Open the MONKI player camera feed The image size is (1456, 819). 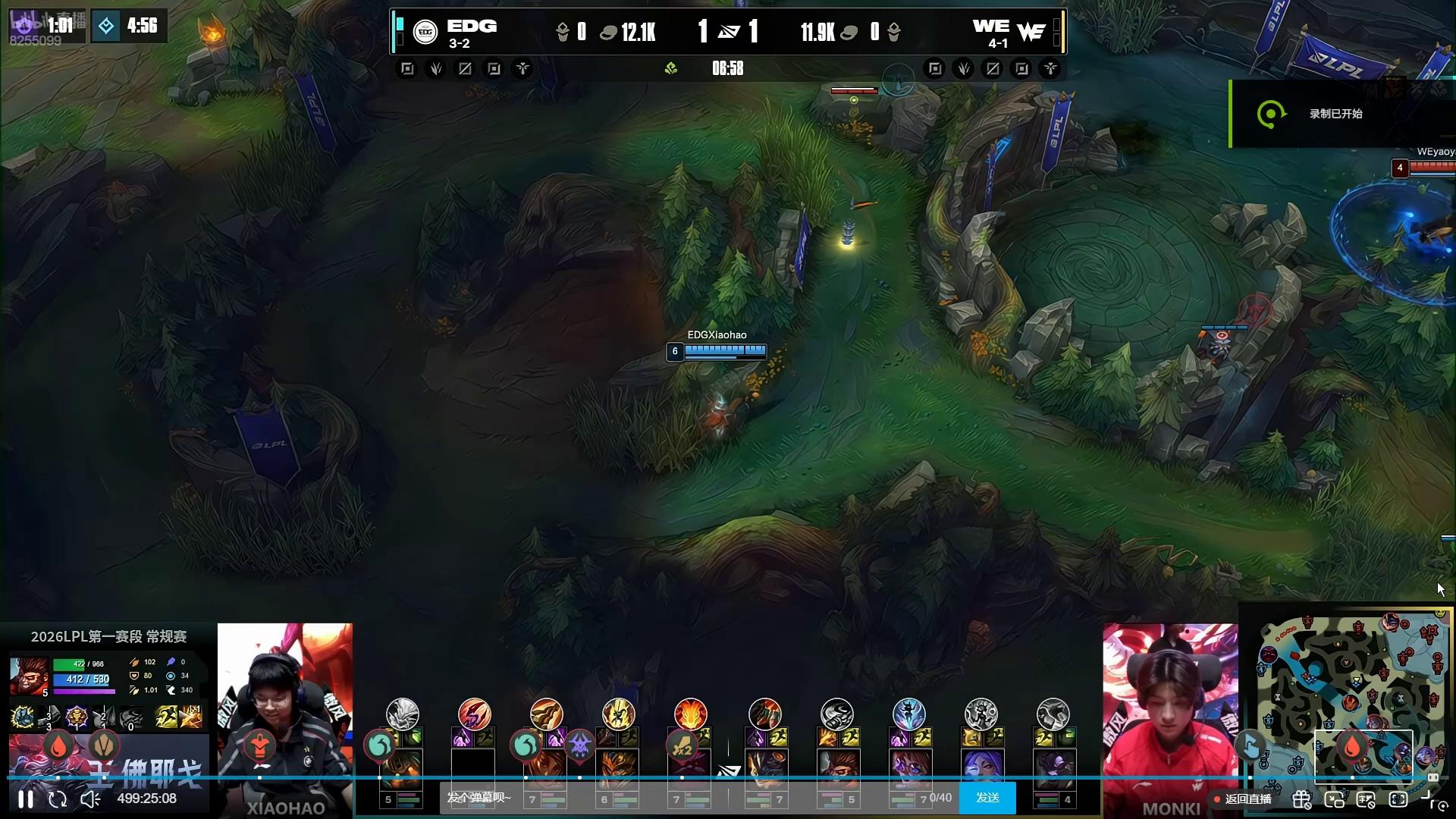[x=1170, y=713]
